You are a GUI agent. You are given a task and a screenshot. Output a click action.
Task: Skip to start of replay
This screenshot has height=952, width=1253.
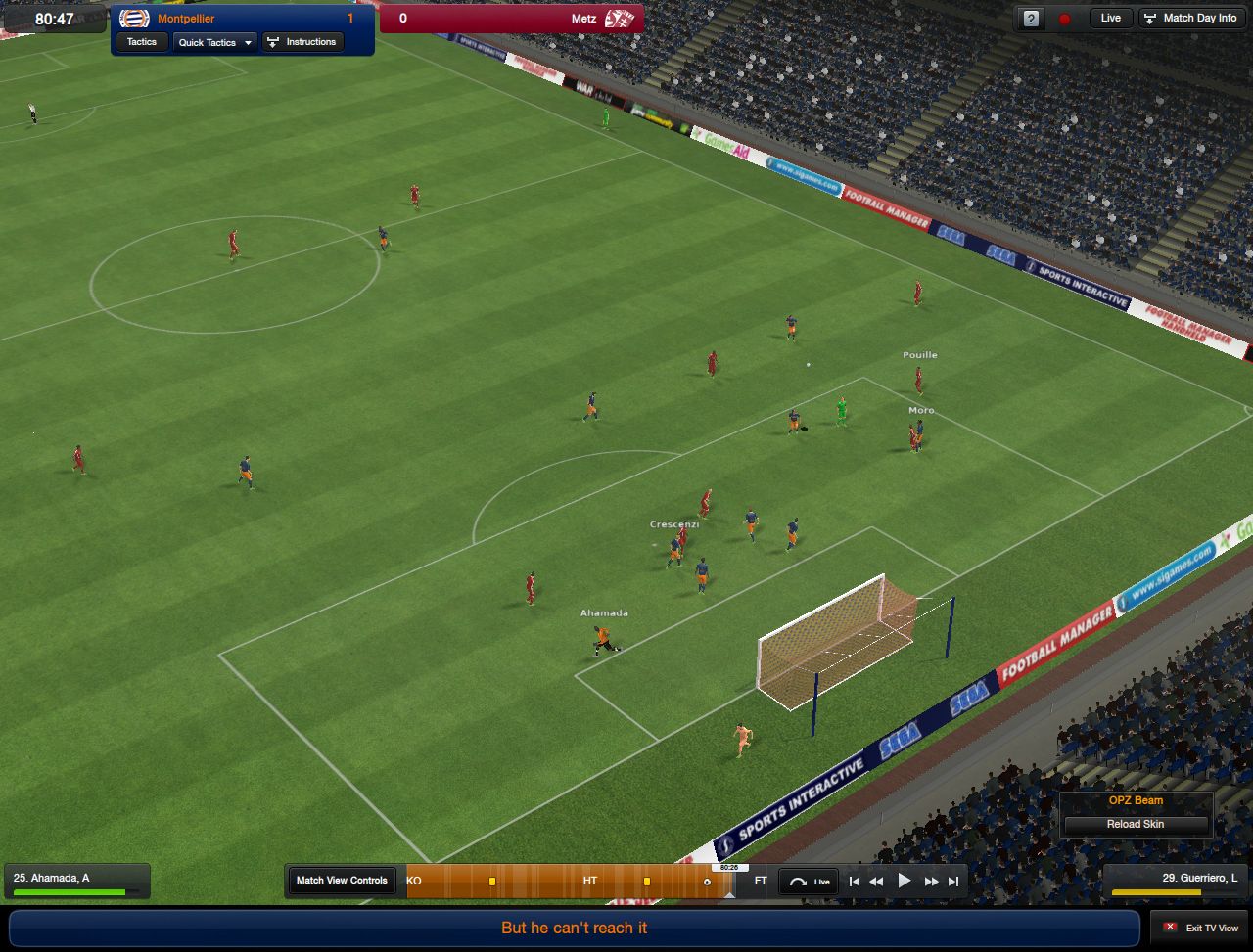coord(855,882)
